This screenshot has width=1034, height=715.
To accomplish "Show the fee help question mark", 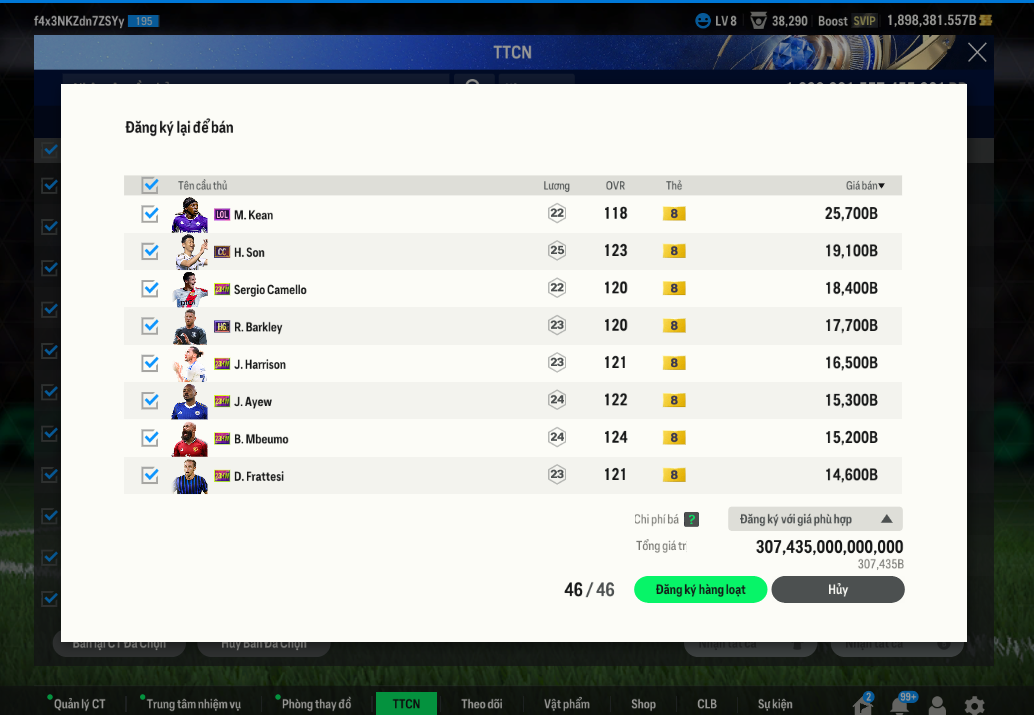I will [x=691, y=520].
